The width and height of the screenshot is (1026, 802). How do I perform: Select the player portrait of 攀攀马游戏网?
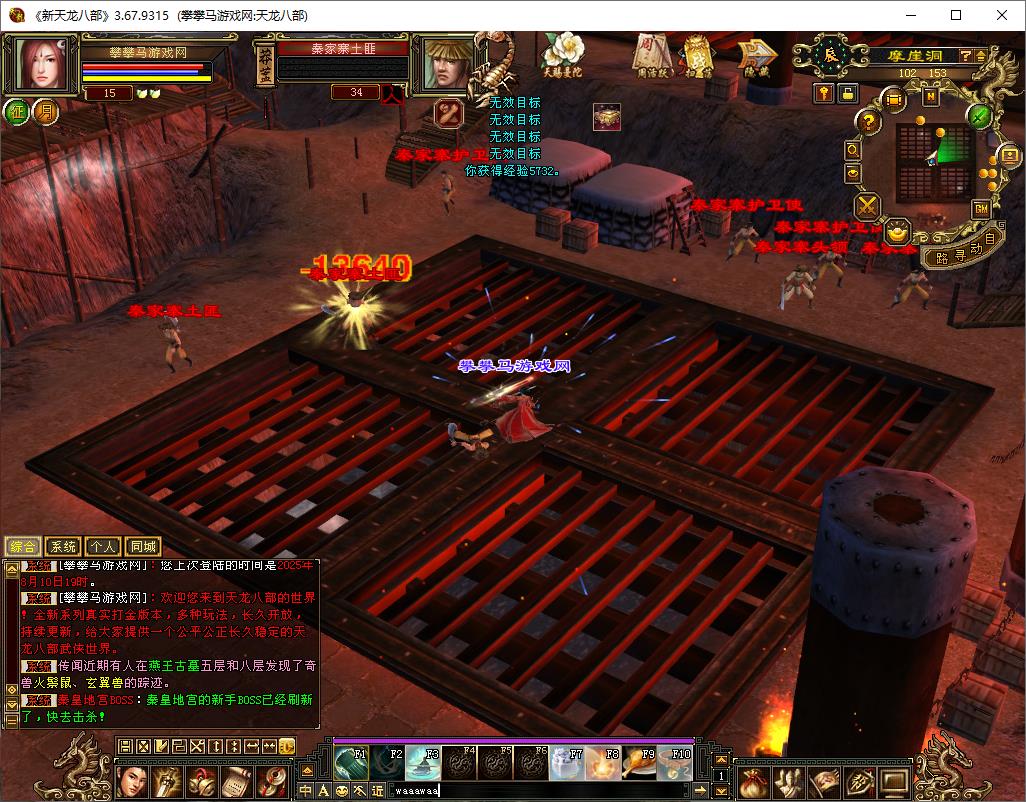[41, 62]
